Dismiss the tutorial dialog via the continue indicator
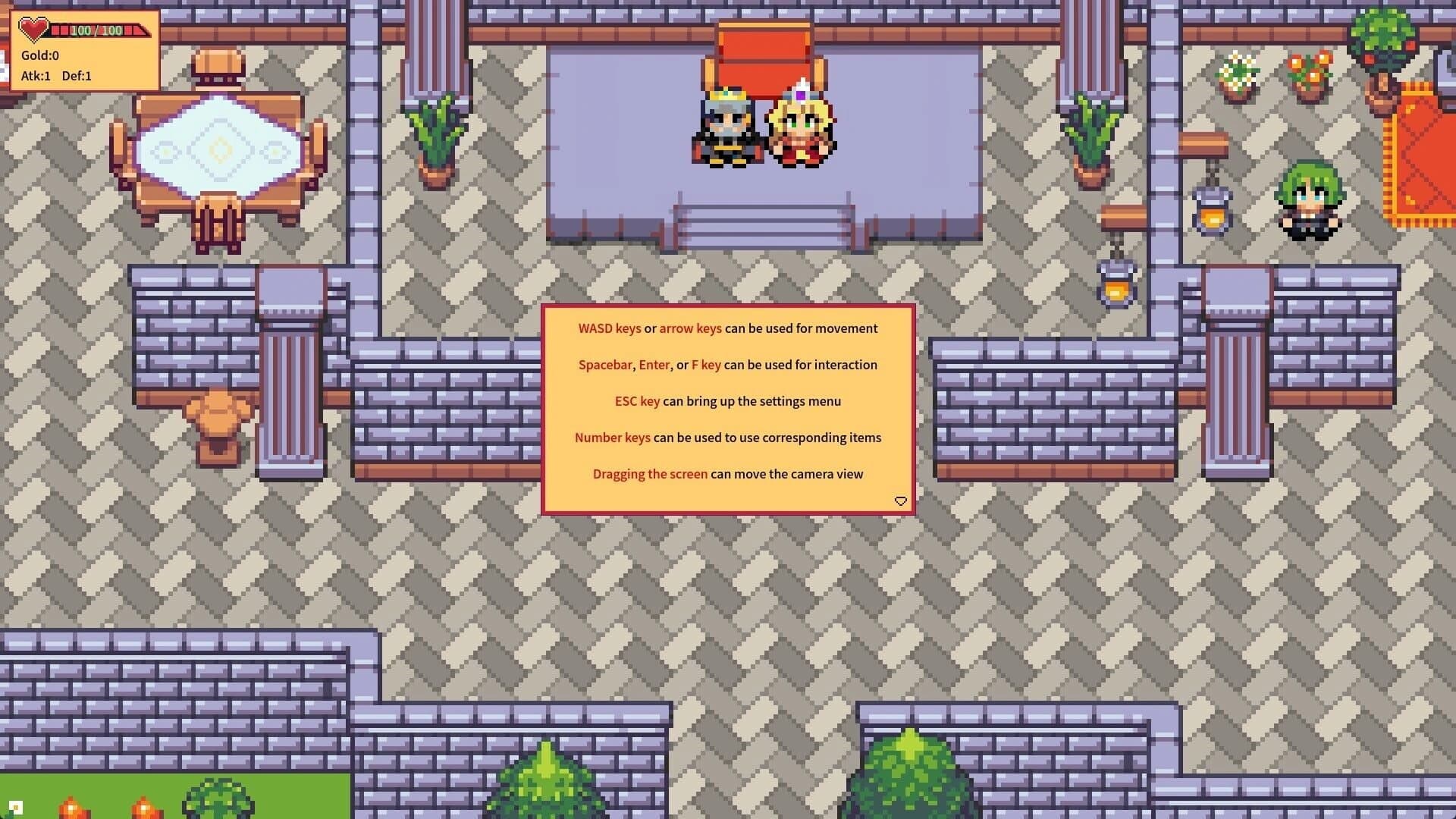 click(900, 501)
